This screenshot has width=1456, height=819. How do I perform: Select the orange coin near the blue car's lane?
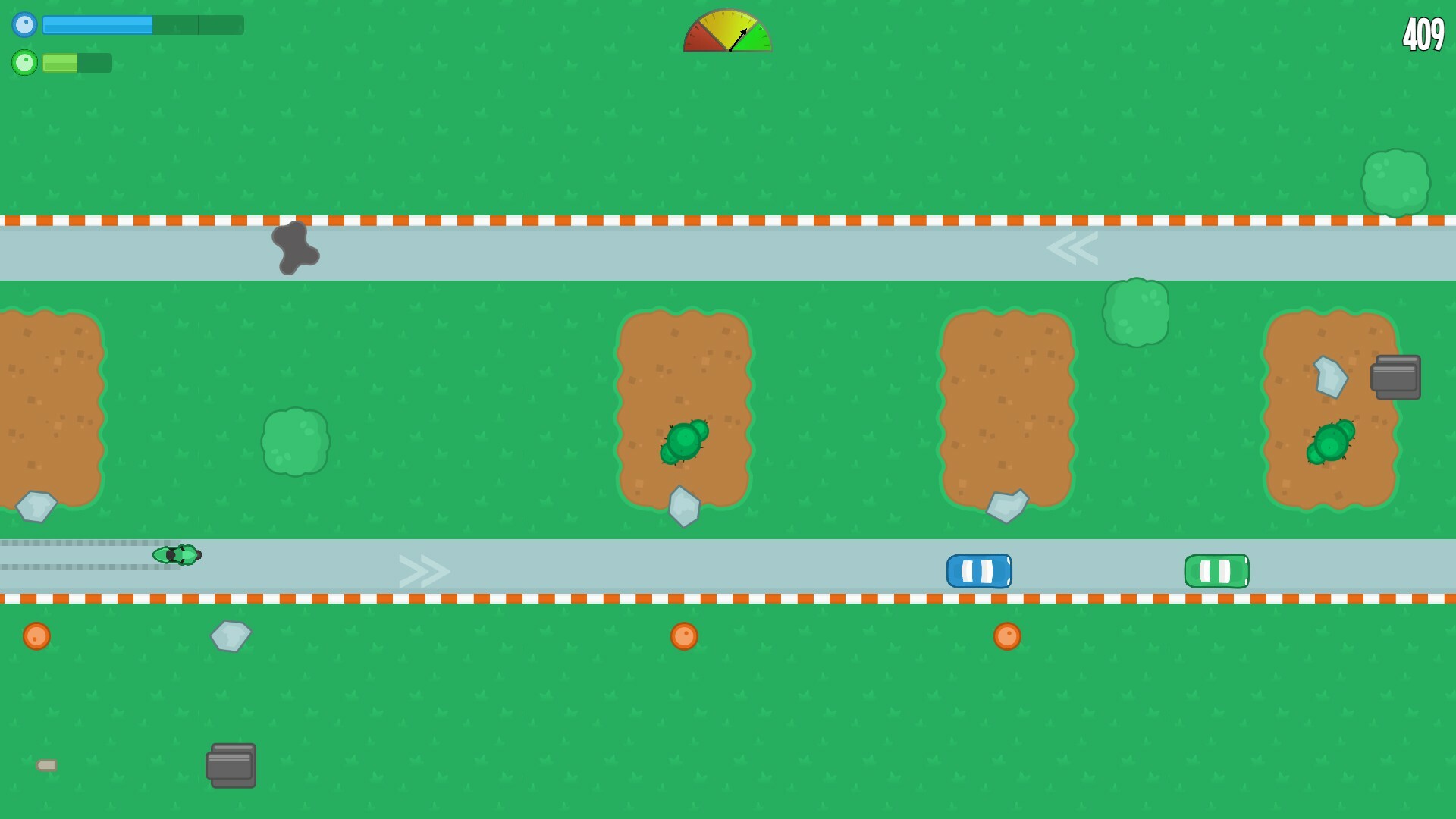[1009, 636]
